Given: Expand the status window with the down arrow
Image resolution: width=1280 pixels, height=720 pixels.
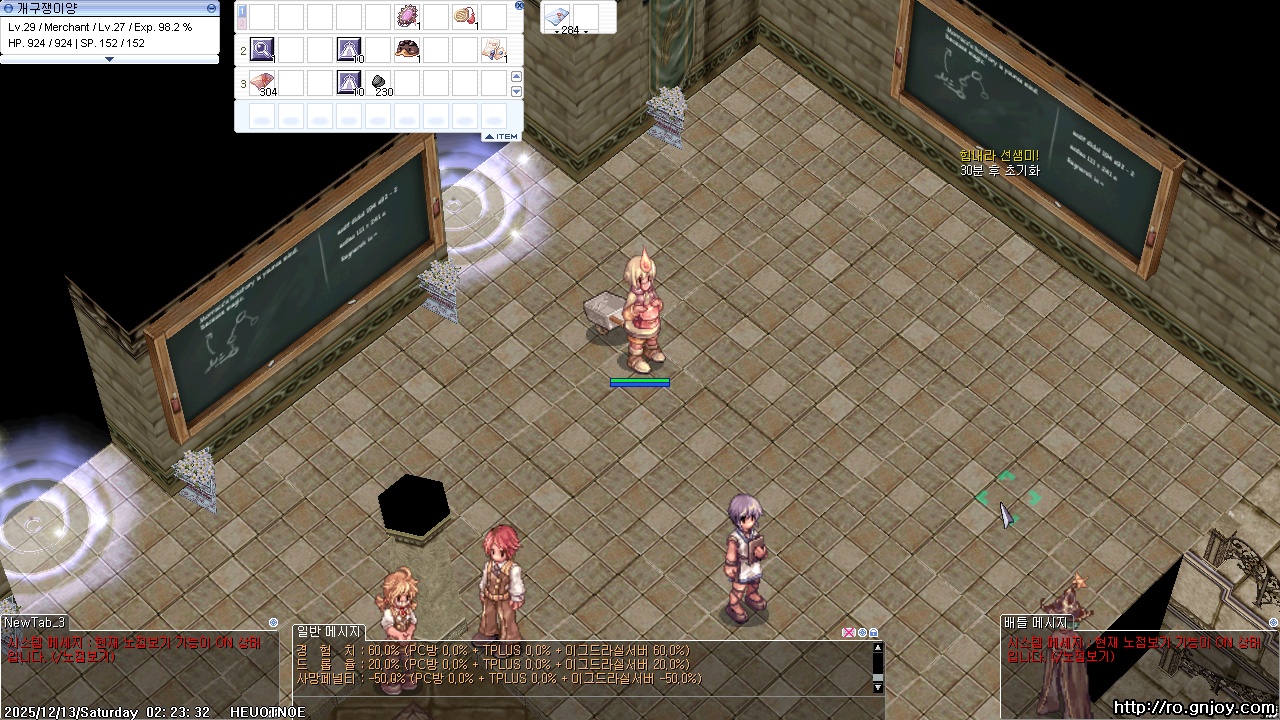Looking at the screenshot, I should (x=109, y=59).
